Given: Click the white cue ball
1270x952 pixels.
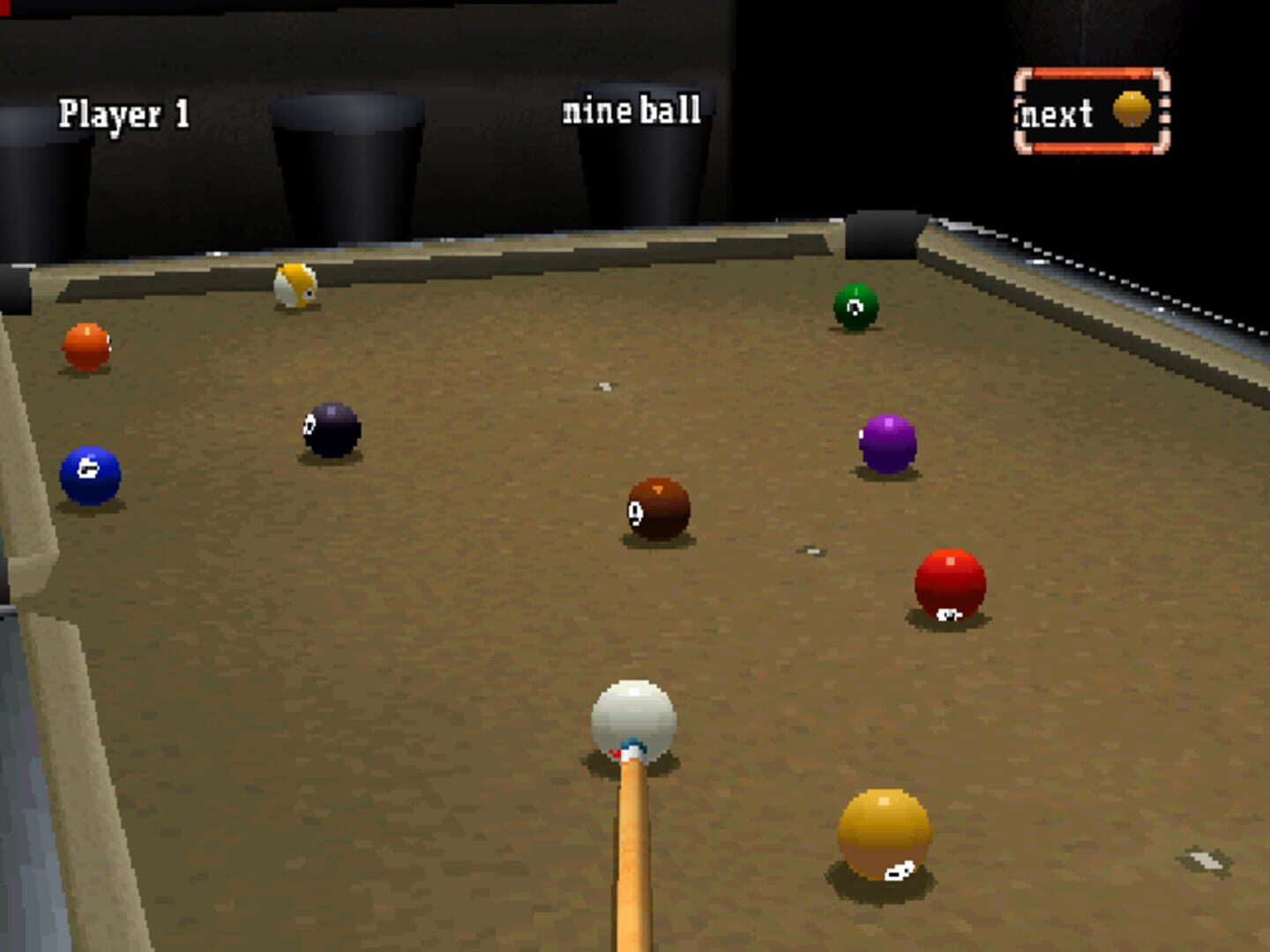Looking at the screenshot, I should tap(635, 720).
